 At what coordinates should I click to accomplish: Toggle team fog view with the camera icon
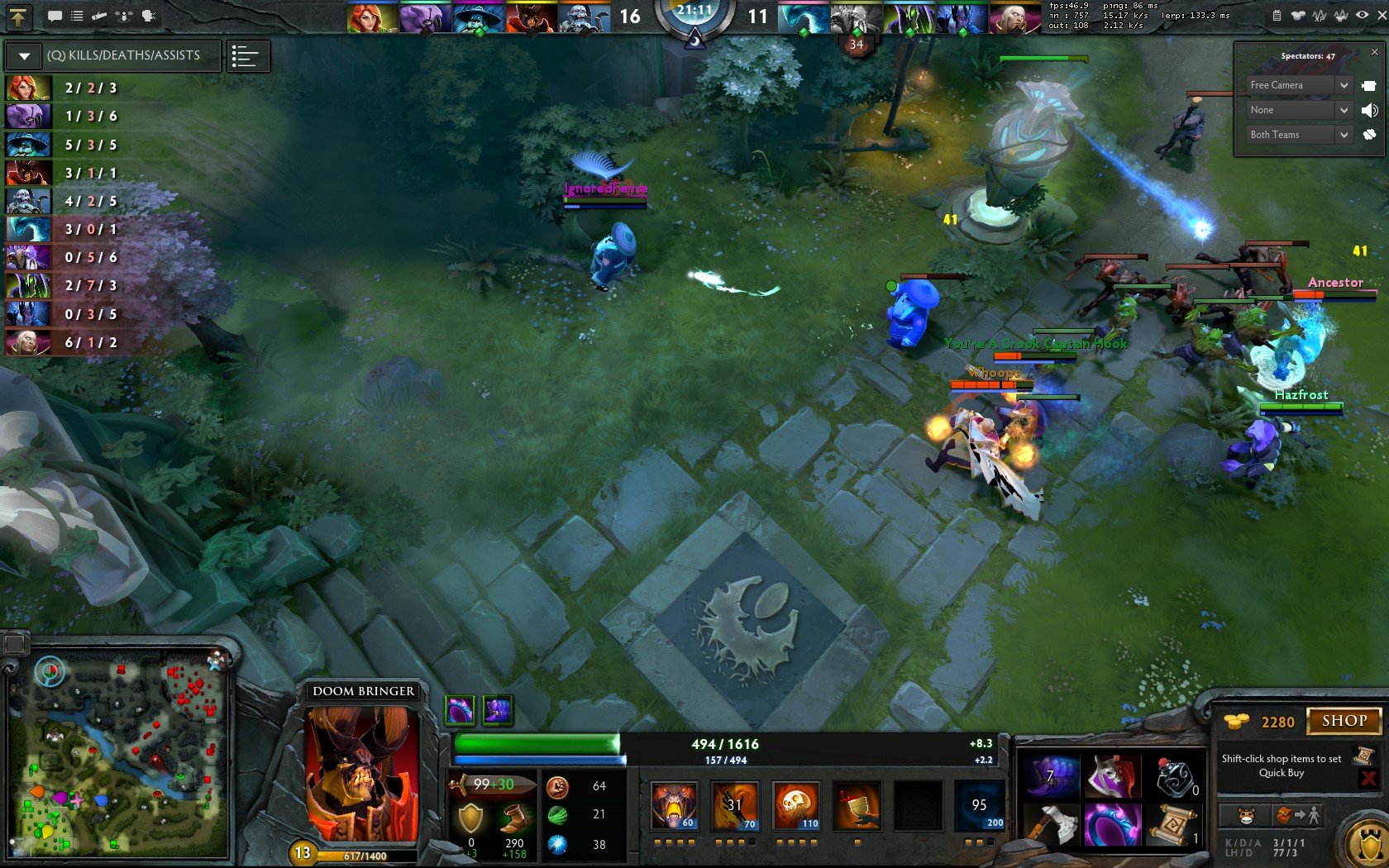(x=1371, y=85)
